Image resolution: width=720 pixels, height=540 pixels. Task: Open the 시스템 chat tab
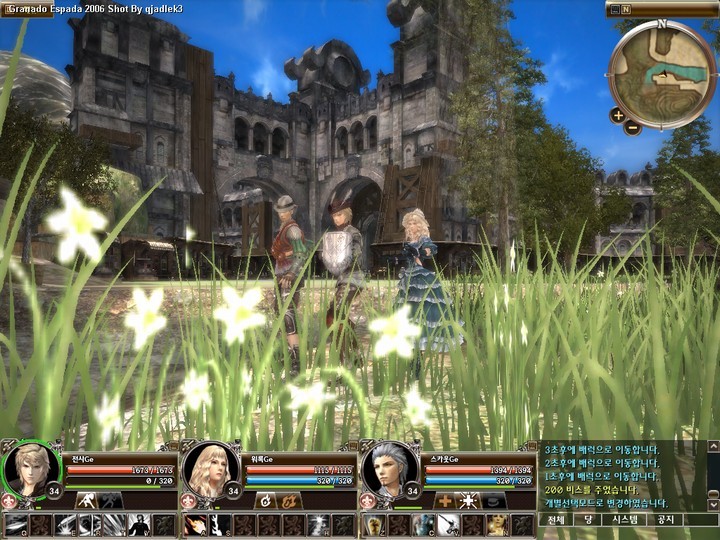pyautogui.click(x=625, y=520)
